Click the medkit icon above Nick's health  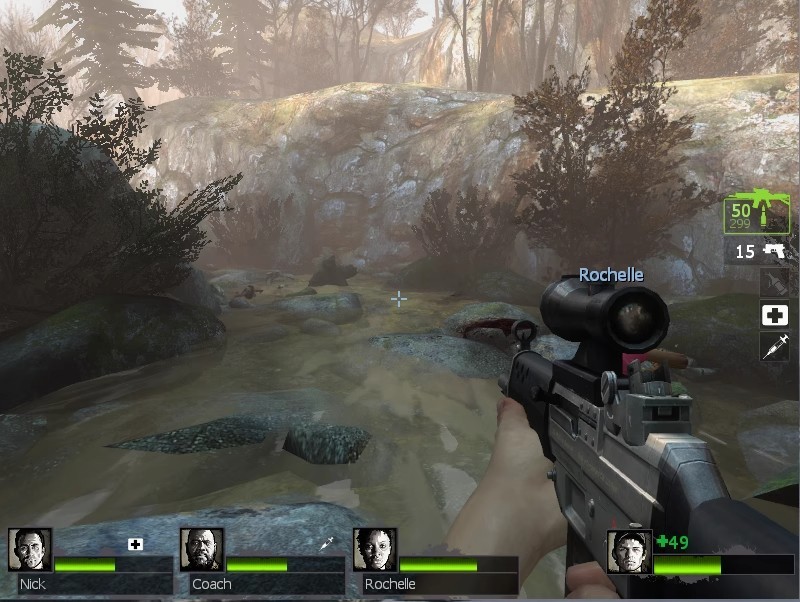[x=136, y=544]
